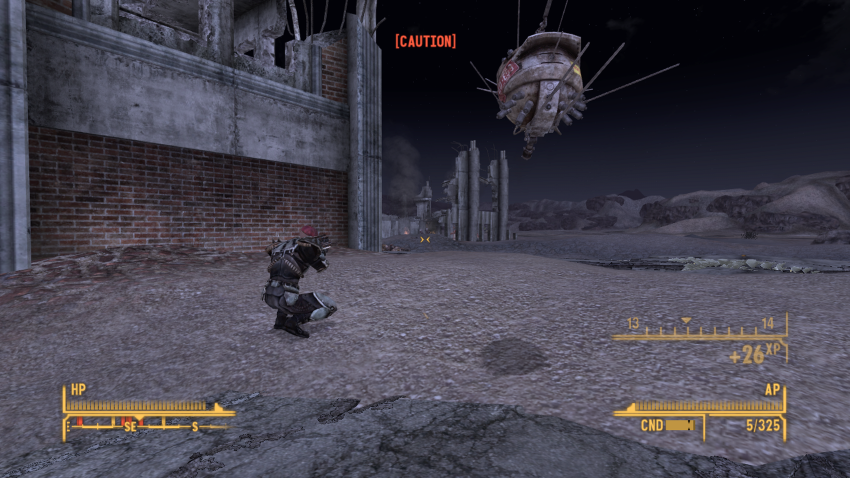Click the compass strip below the HP bar

click(146, 425)
